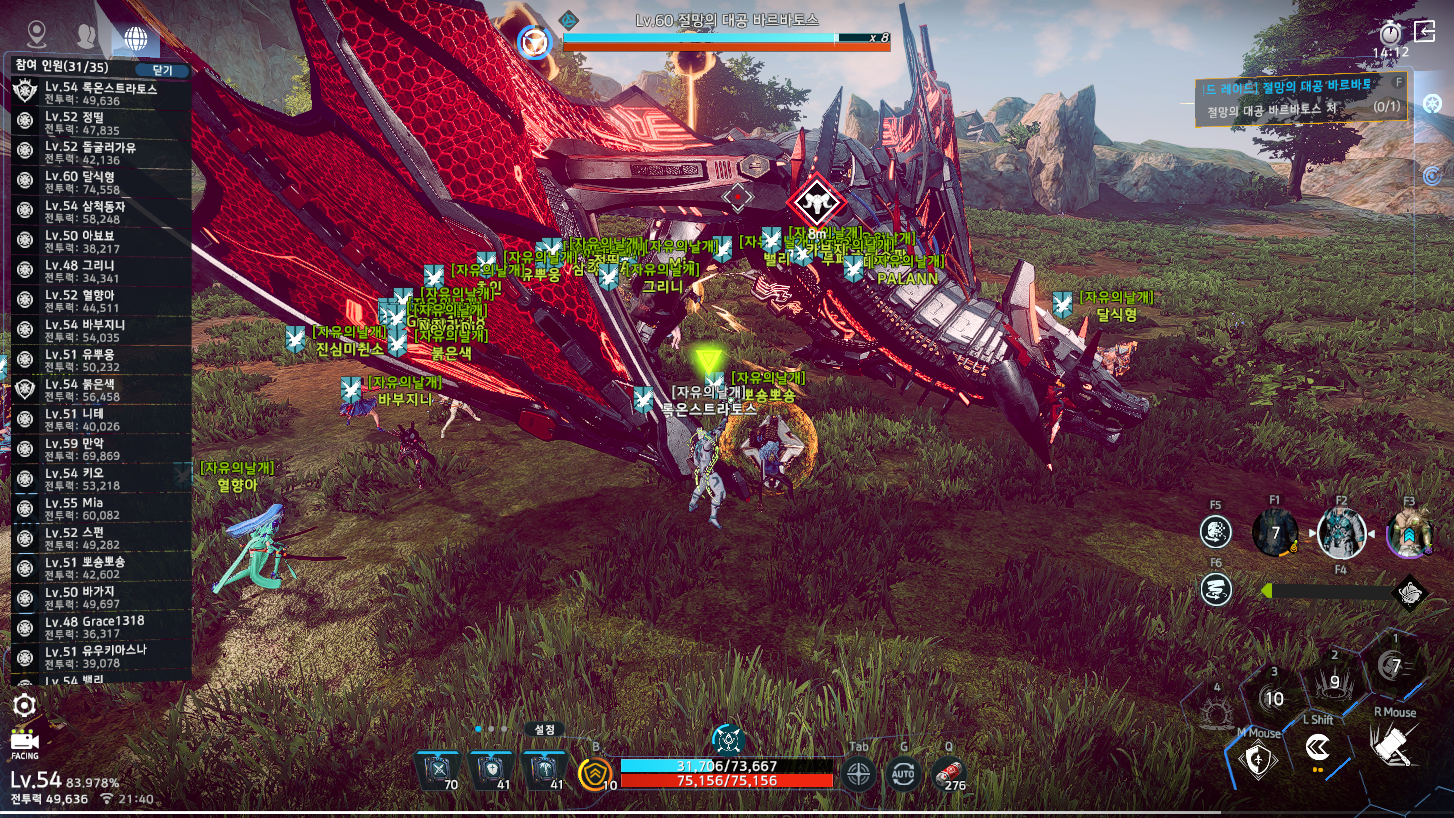Use the crossed swords buff item
Viewport: 1454px width, 818px height.
(x=438, y=769)
